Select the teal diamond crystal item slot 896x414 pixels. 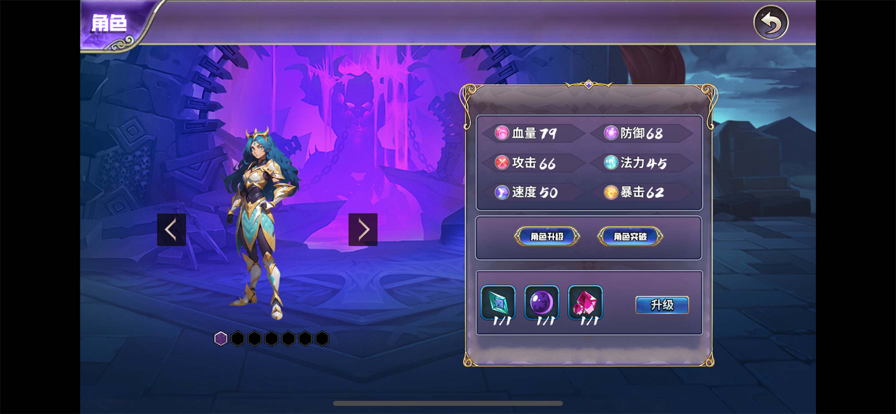[498, 302]
